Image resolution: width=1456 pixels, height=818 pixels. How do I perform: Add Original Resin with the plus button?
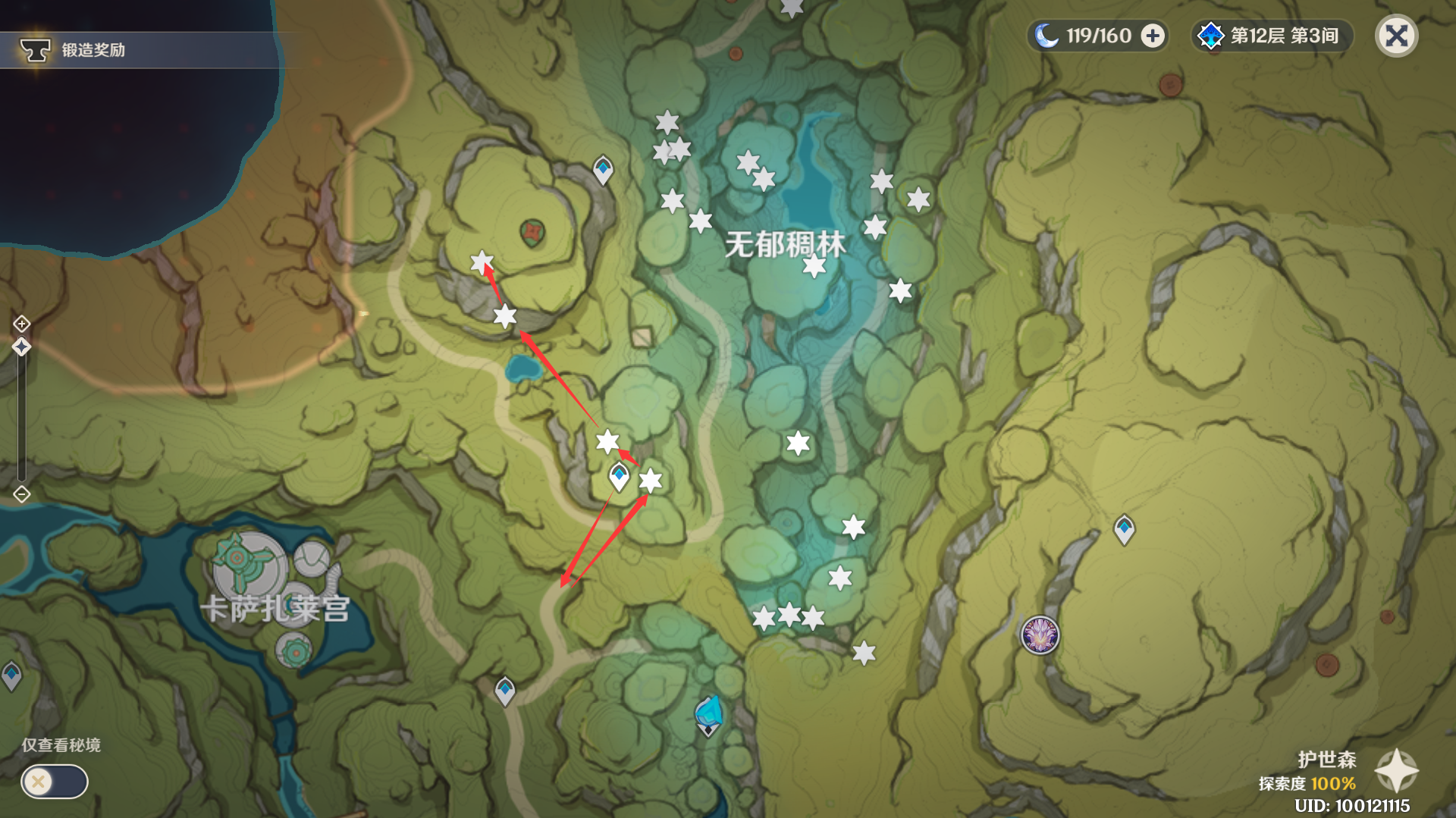click(x=1153, y=36)
